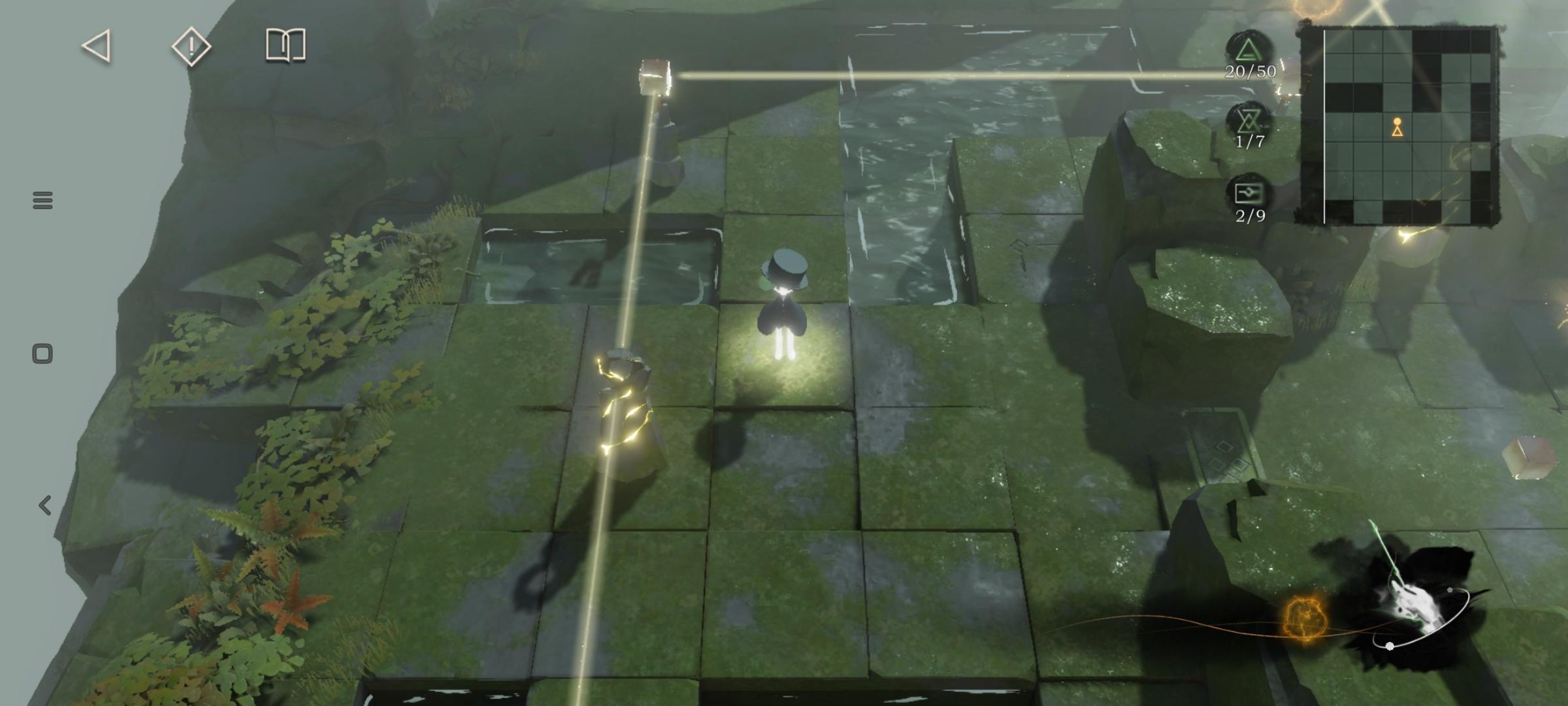This screenshot has height=706, width=1568.
Task: Tap the Android back chevron button
Action: (44, 505)
